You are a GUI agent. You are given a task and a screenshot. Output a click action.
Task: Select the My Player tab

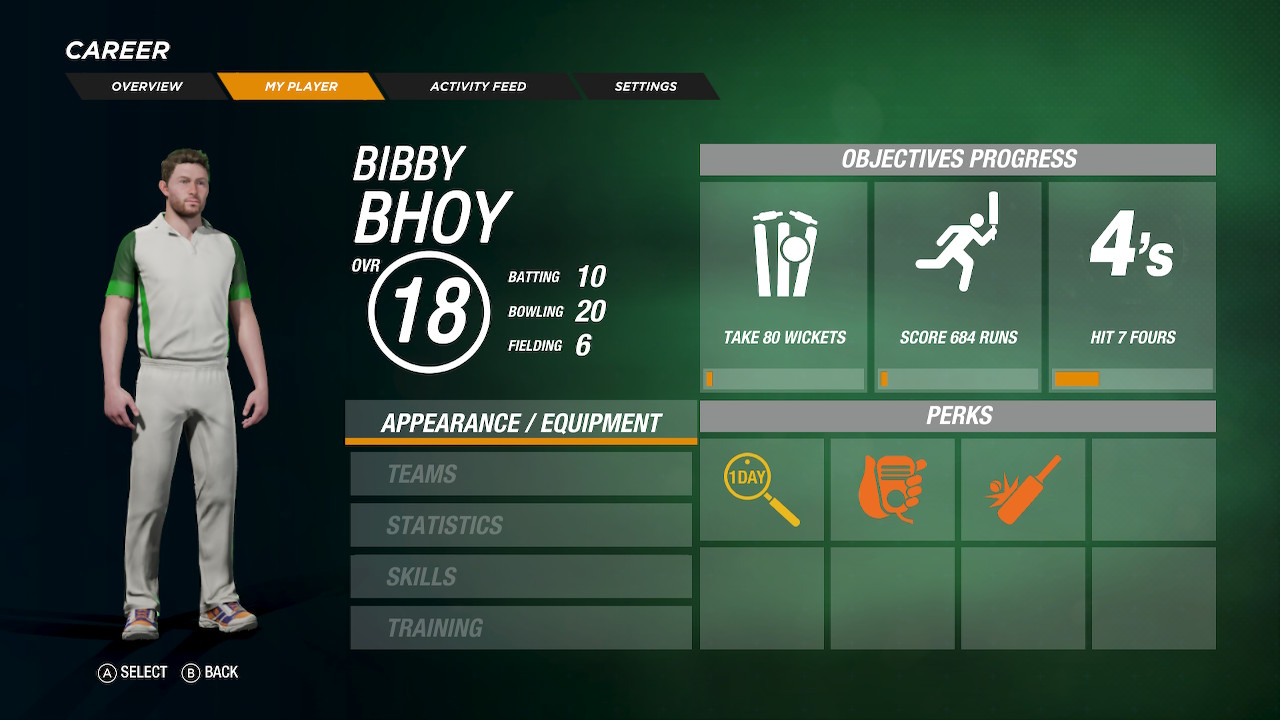click(301, 86)
